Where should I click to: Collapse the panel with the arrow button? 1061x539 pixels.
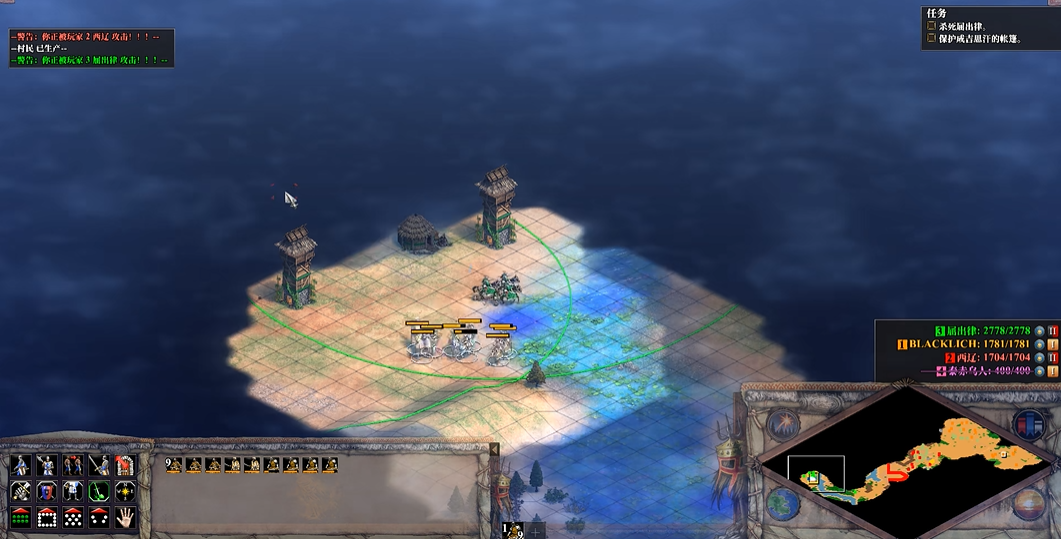(x=493, y=450)
